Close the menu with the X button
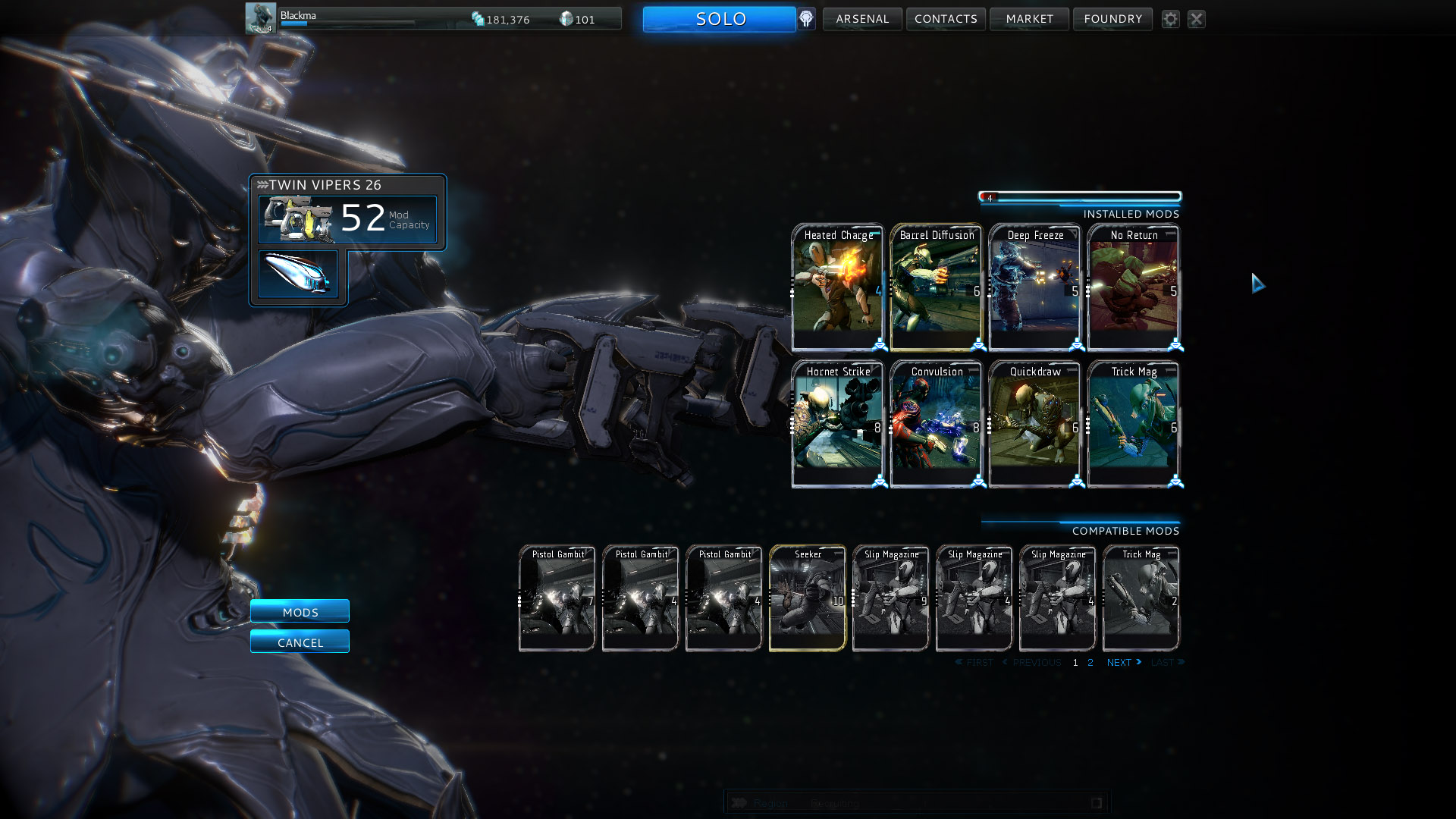Viewport: 1456px width, 819px height. [x=1197, y=19]
